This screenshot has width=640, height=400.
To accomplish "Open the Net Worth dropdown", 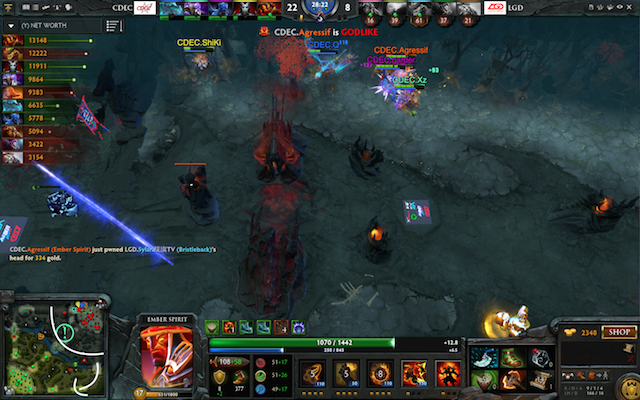I will [x=40, y=25].
